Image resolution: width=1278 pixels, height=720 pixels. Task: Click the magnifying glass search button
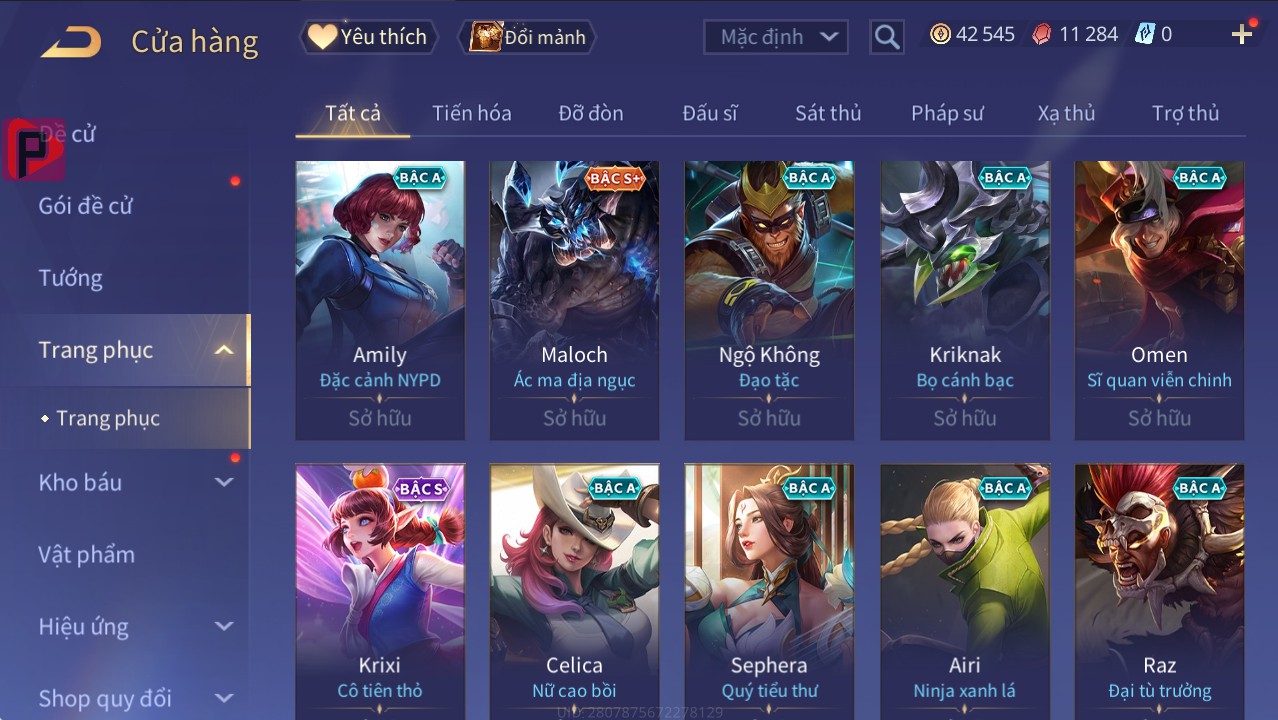(886, 37)
